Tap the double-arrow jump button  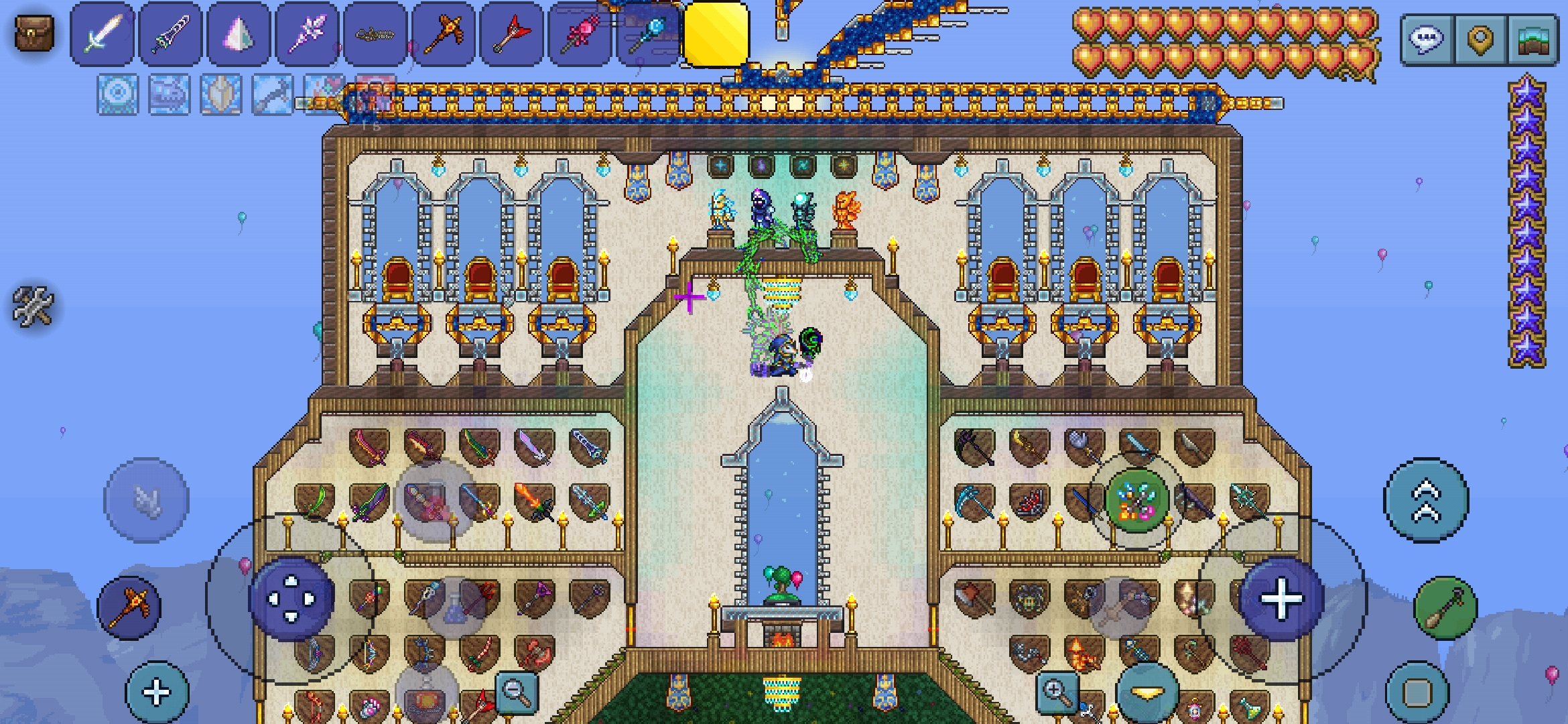(1426, 499)
